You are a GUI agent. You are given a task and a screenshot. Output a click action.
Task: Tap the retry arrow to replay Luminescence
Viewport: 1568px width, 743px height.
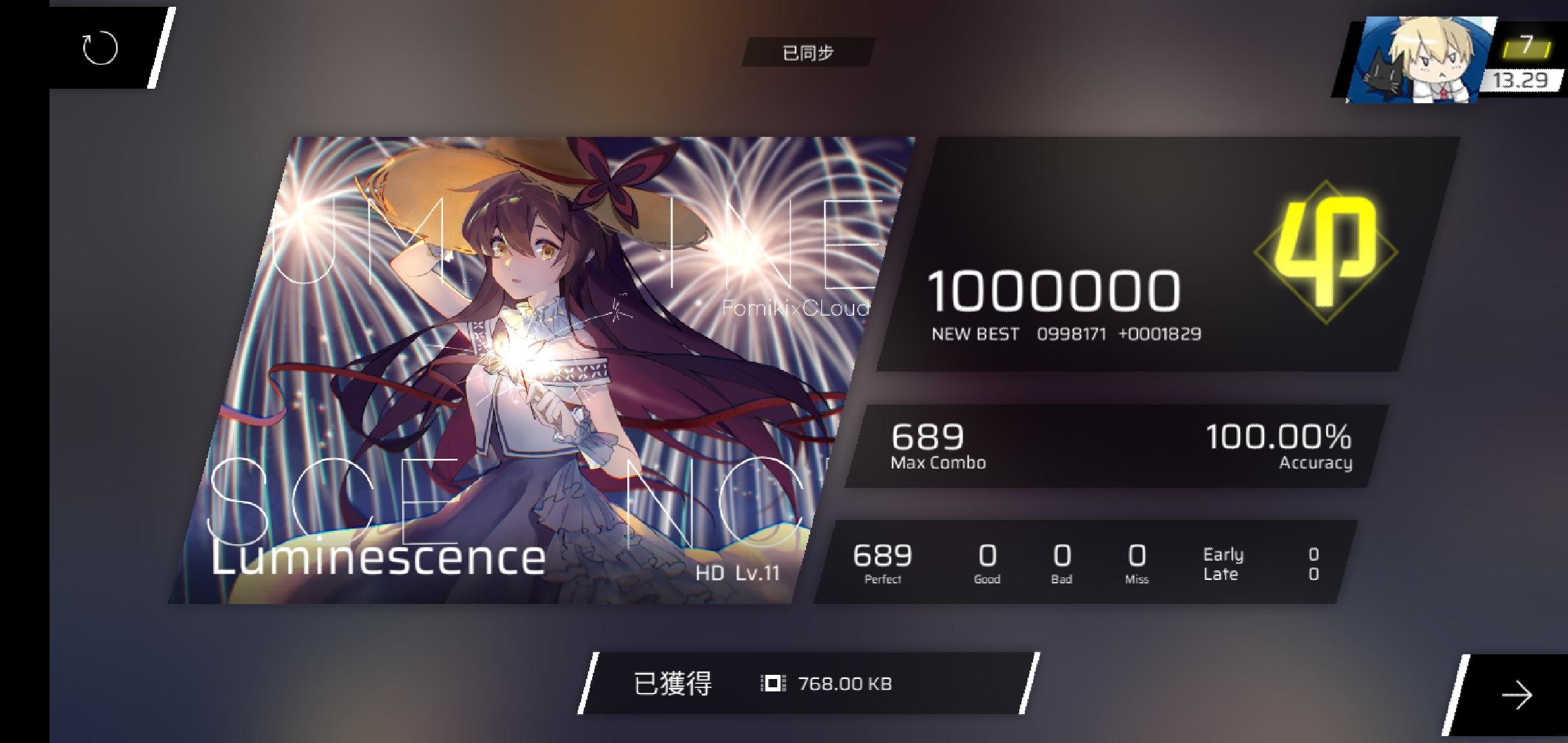[x=100, y=48]
